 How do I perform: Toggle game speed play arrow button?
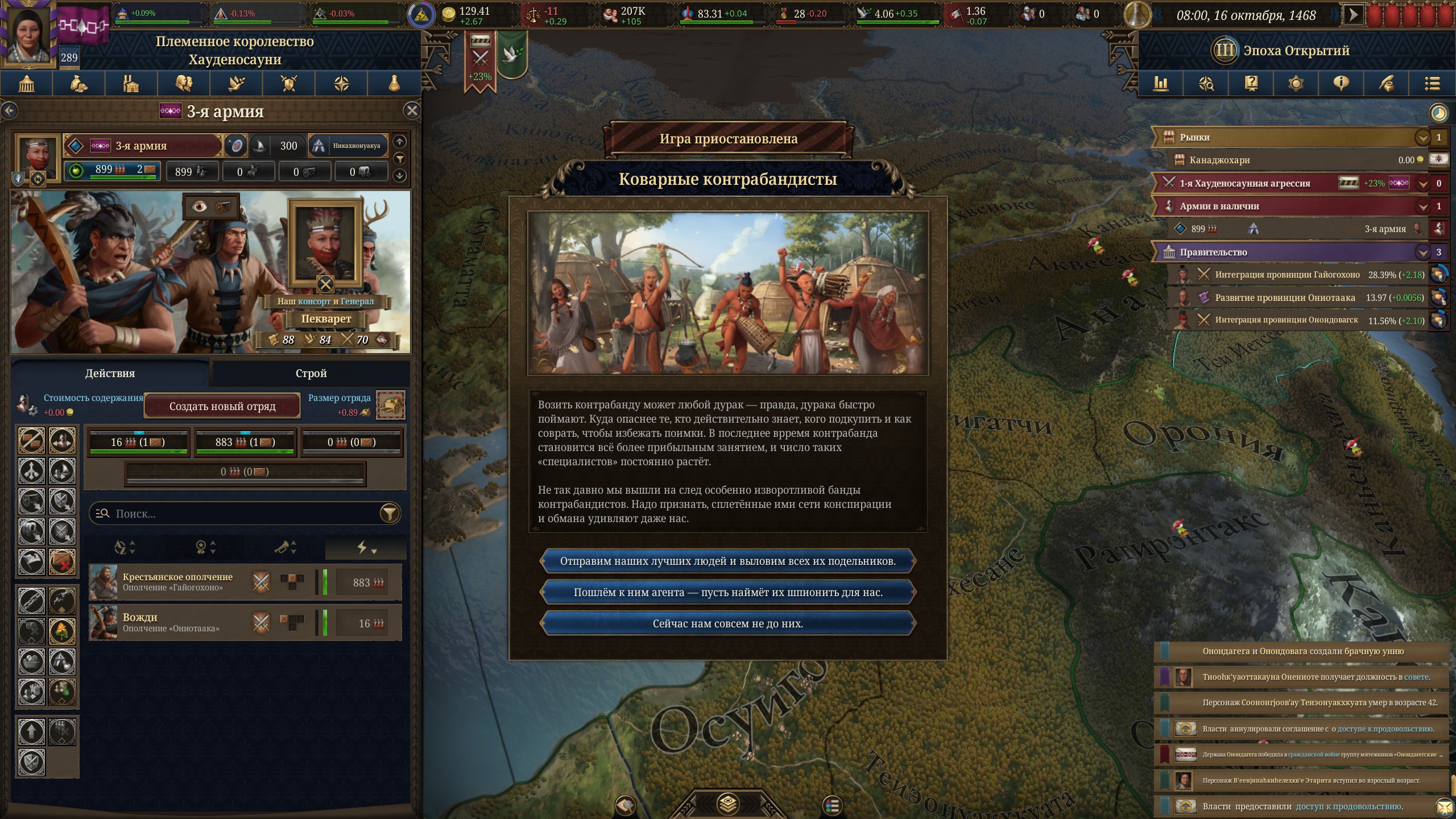coord(1353,15)
